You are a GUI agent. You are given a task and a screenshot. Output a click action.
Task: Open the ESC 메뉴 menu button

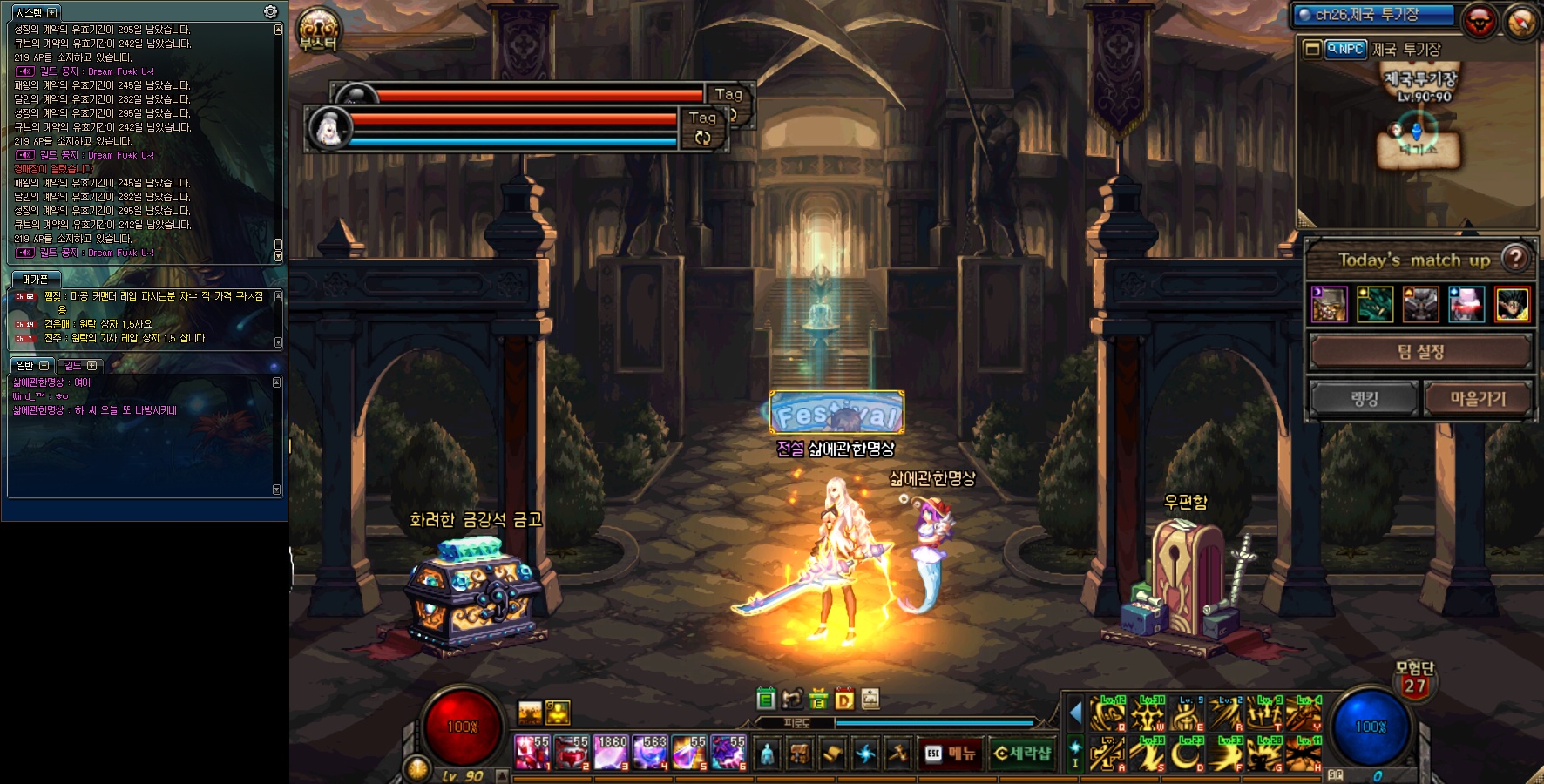951,754
